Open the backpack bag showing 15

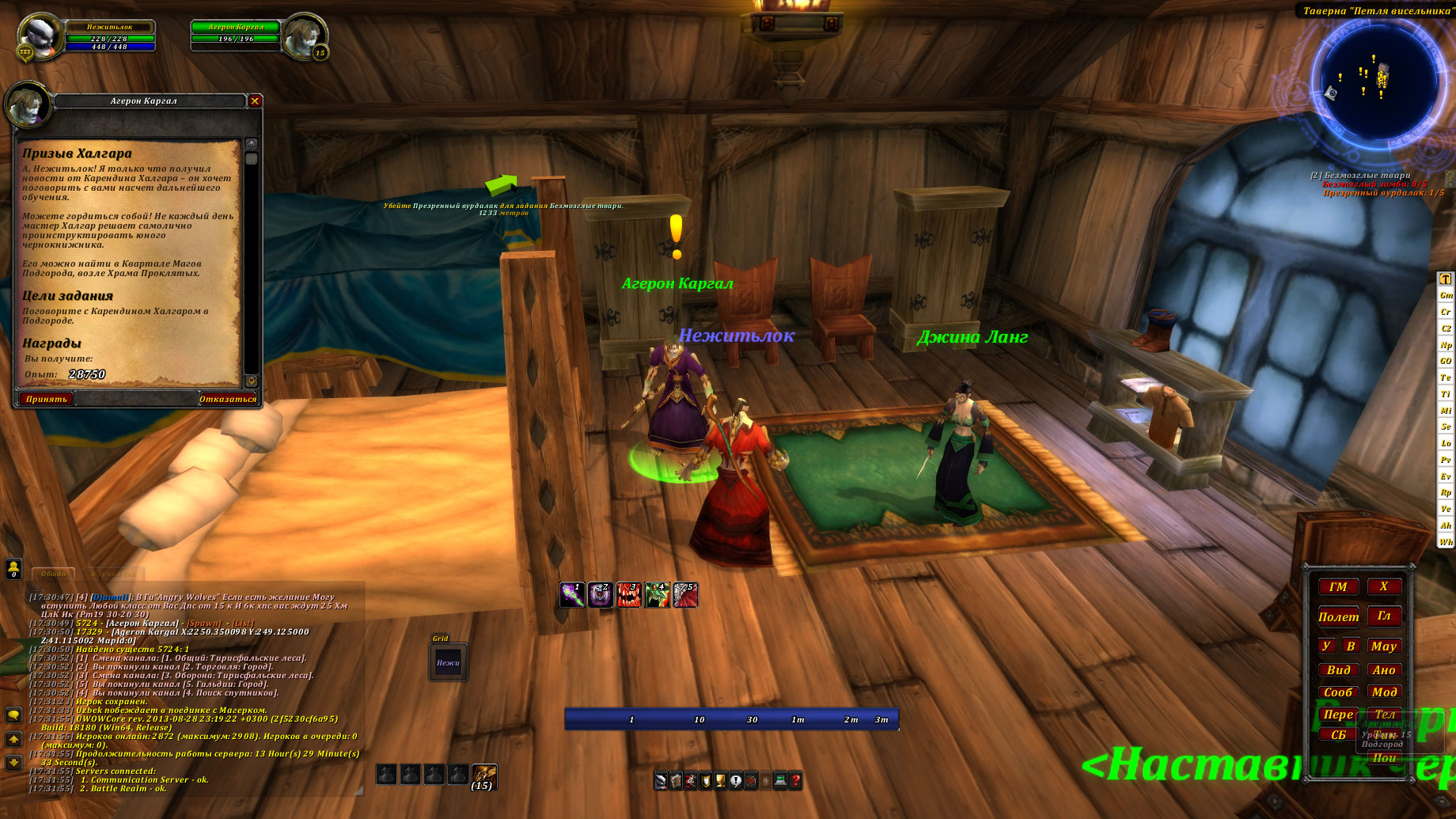pos(483,775)
